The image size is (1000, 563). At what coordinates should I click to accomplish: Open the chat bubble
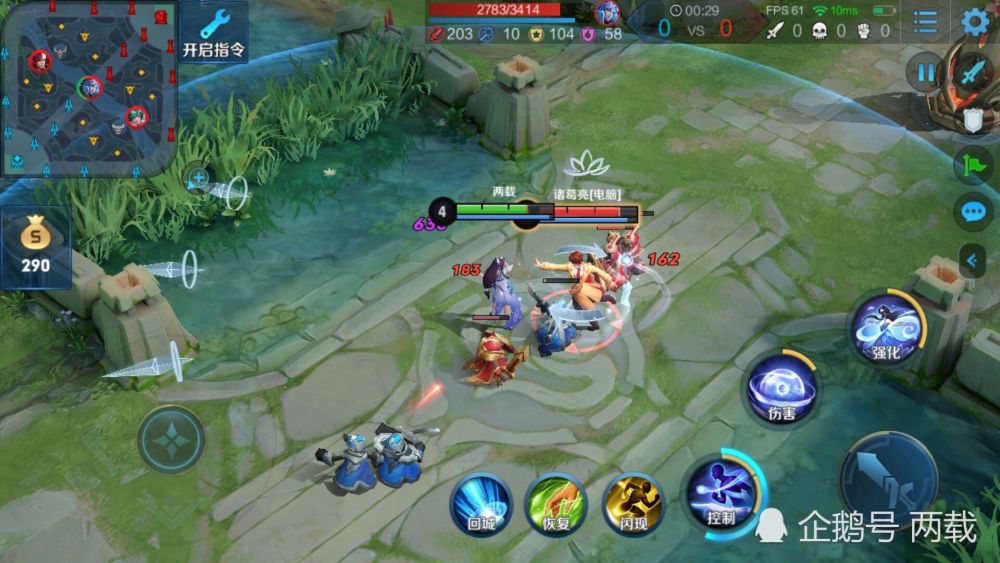pos(974,212)
